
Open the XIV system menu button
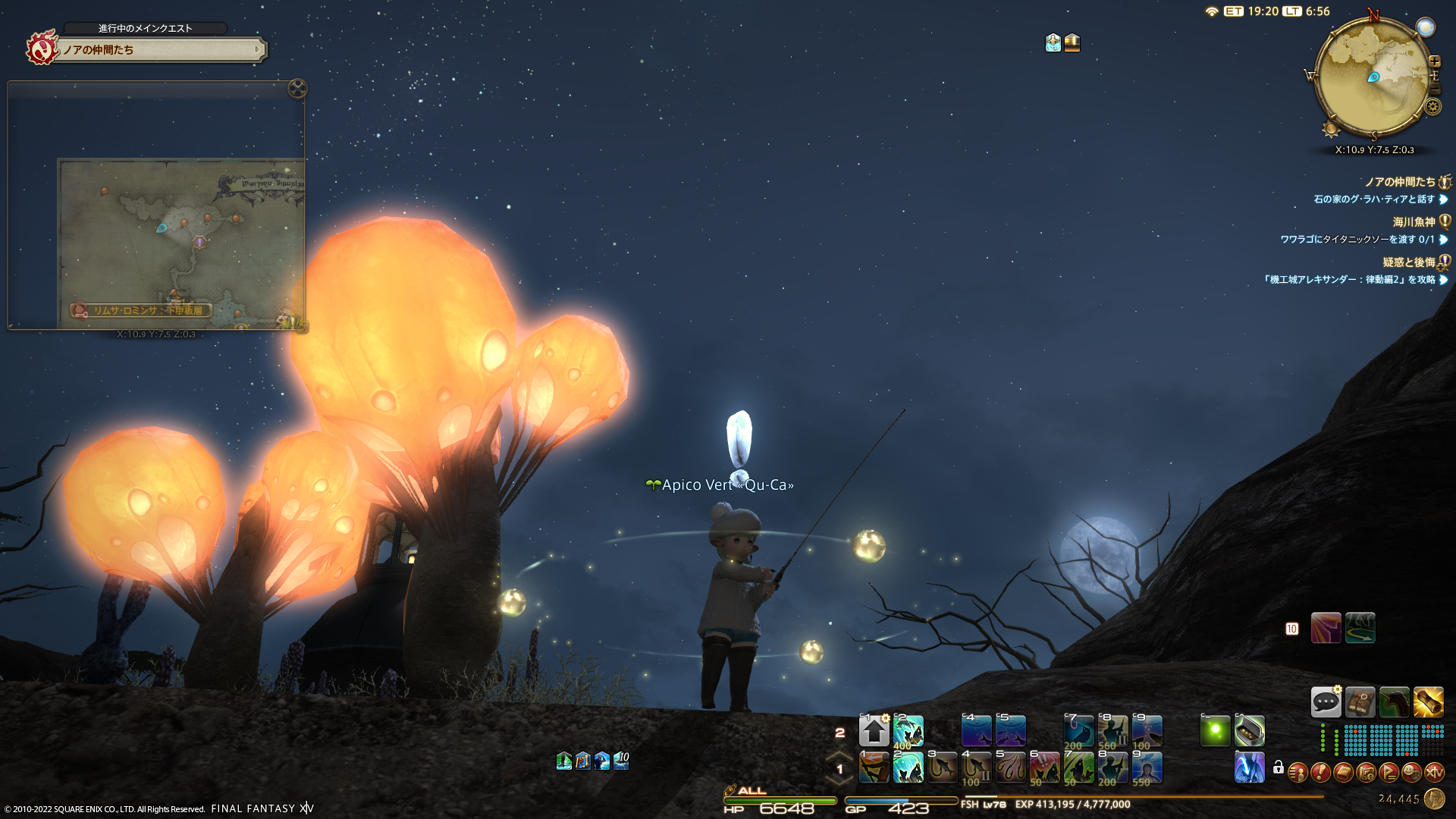click(x=1434, y=773)
